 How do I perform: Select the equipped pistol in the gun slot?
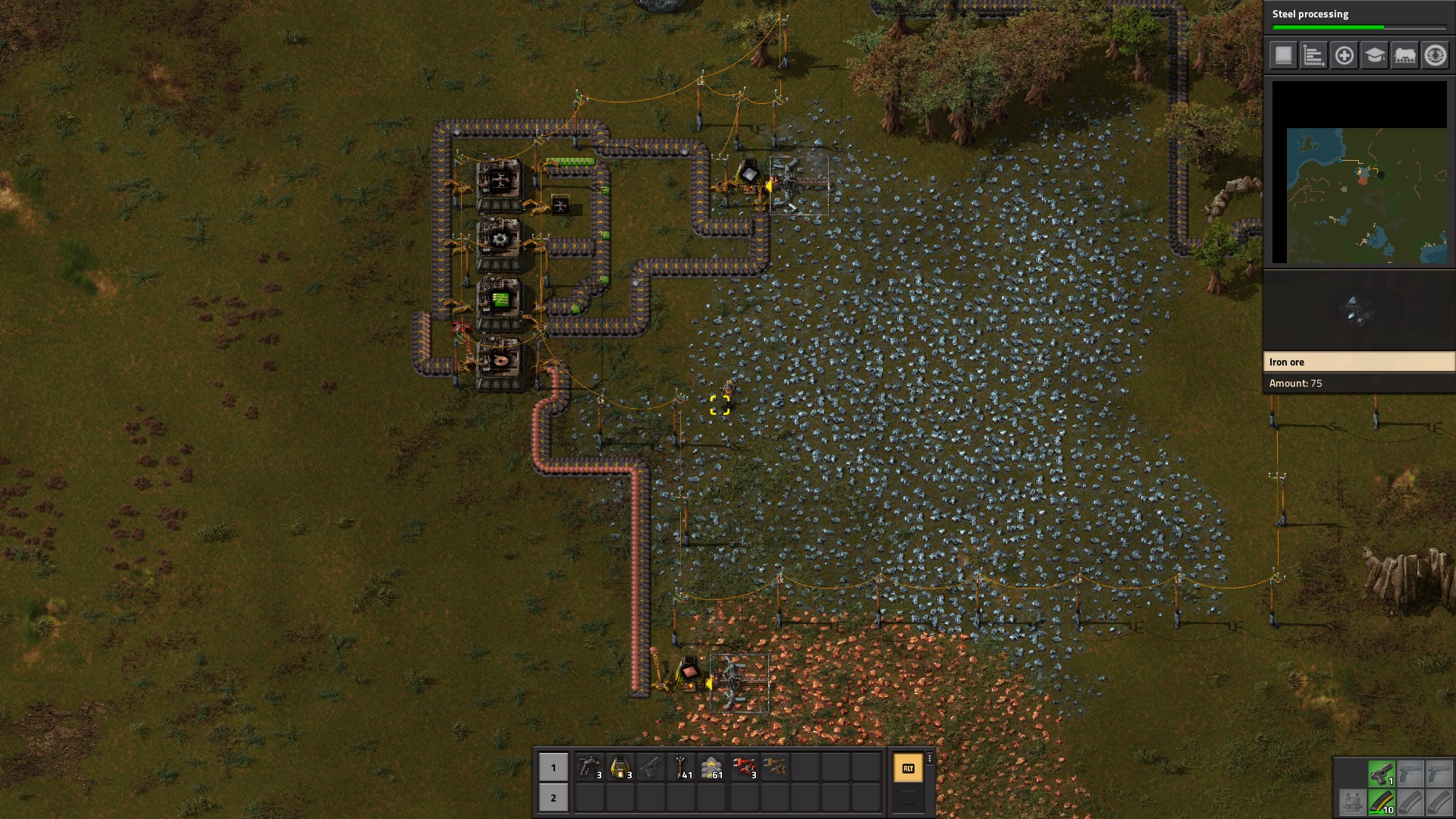point(1382,772)
